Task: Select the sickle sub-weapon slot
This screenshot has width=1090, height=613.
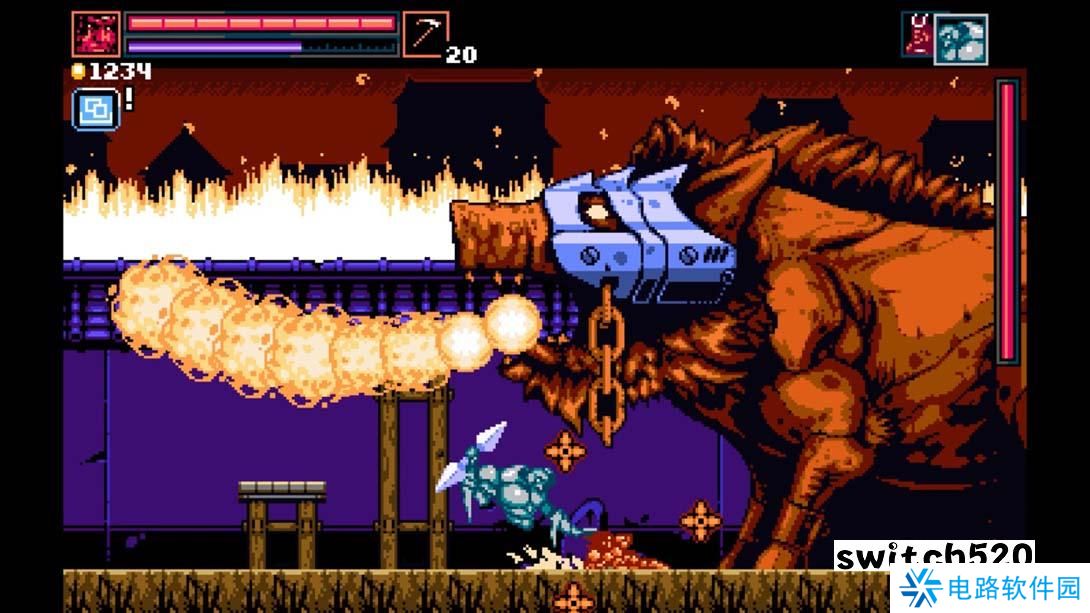Action: tap(425, 34)
